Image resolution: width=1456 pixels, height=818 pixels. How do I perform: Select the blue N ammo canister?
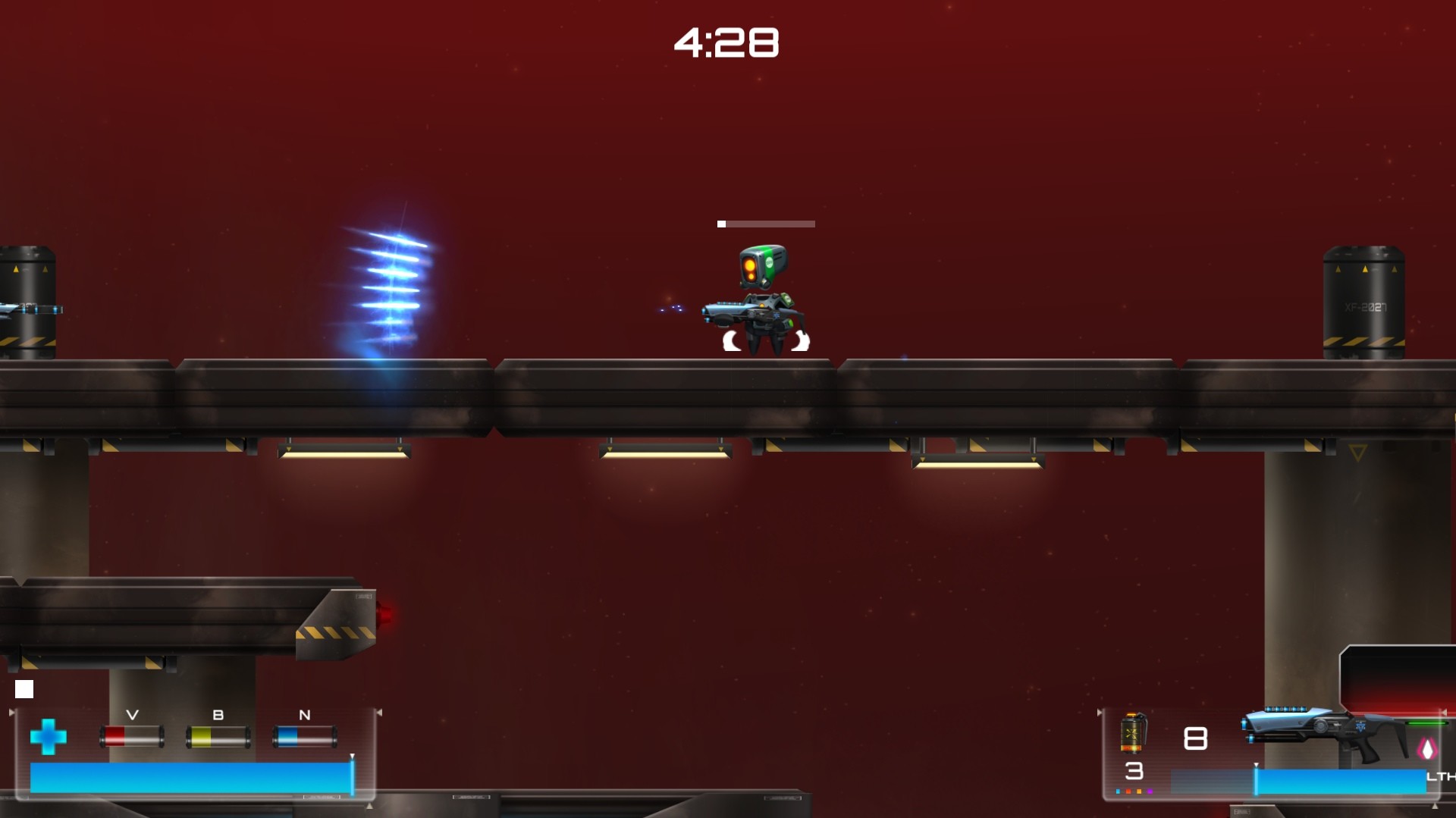[x=303, y=736]
